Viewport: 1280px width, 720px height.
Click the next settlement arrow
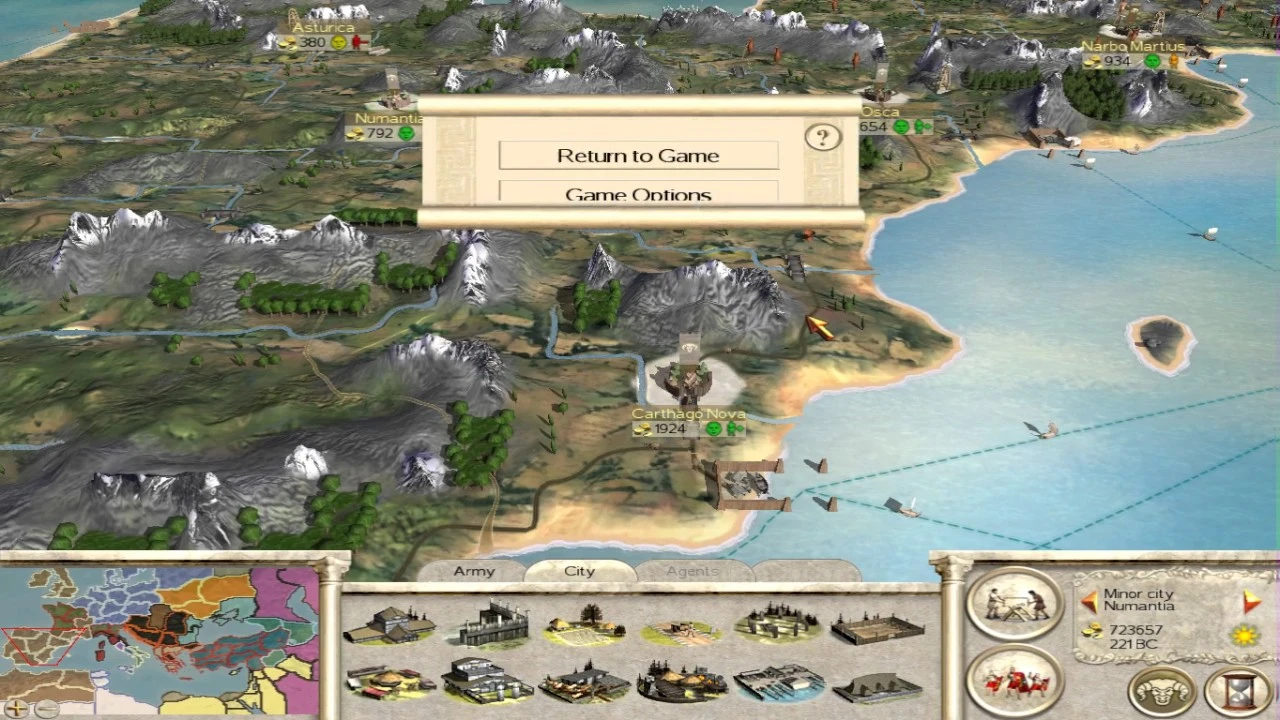(x=1251, y=601)
